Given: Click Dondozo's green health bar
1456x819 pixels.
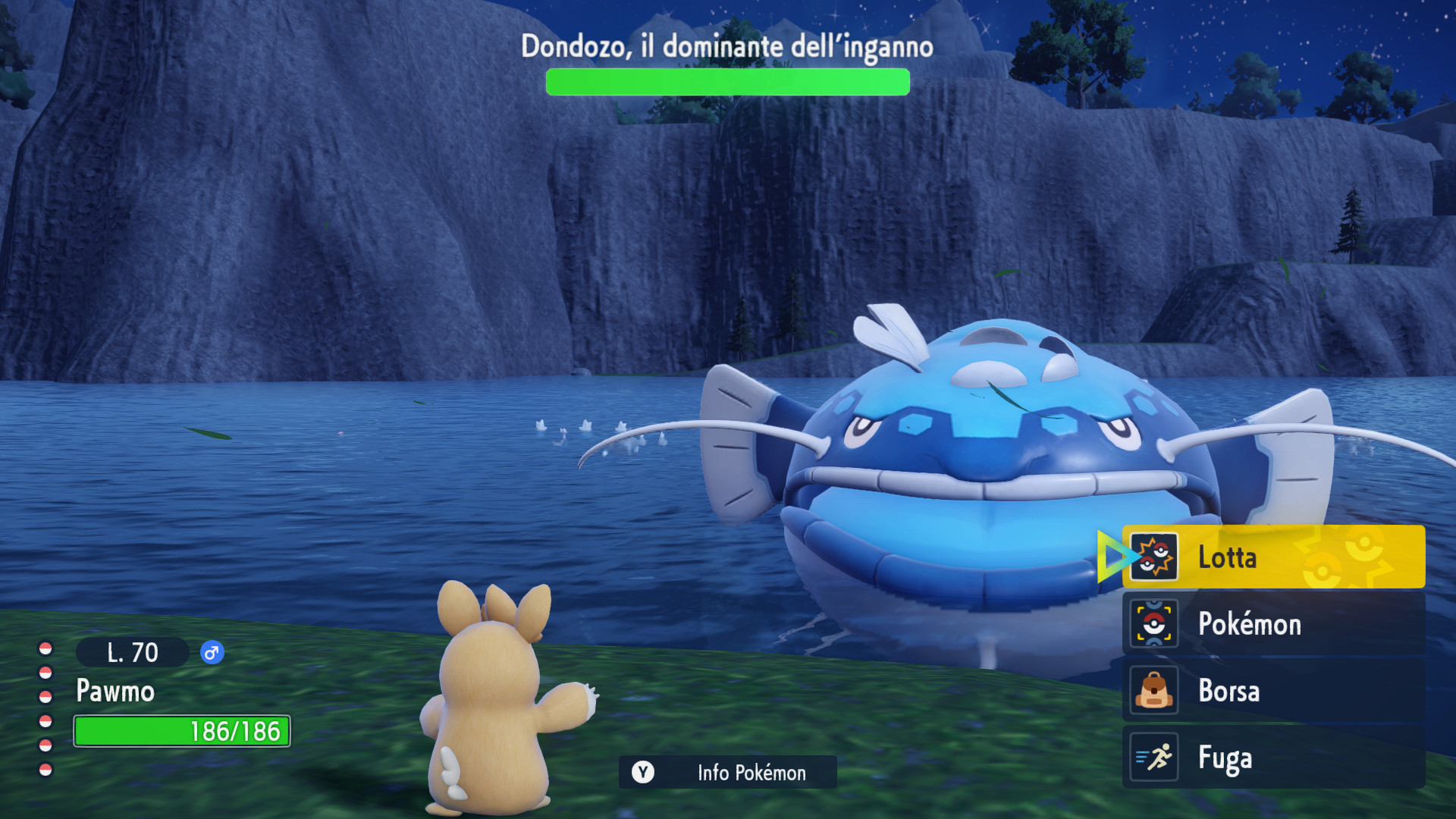Looking at the screenshot, I should tap(726, 81).
